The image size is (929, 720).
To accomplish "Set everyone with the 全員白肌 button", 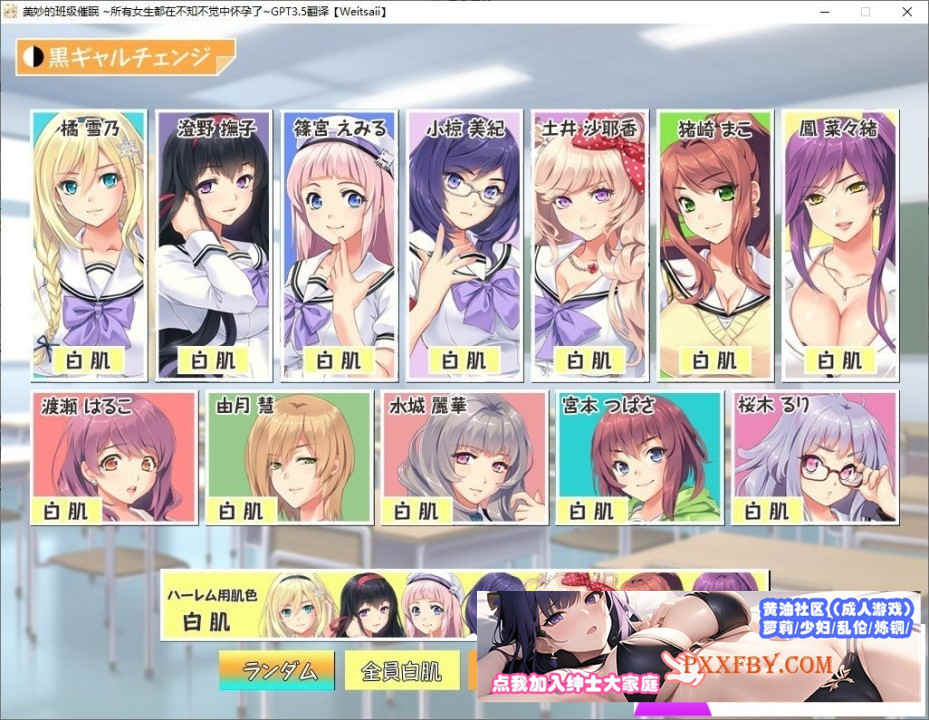I will (401, 670).
